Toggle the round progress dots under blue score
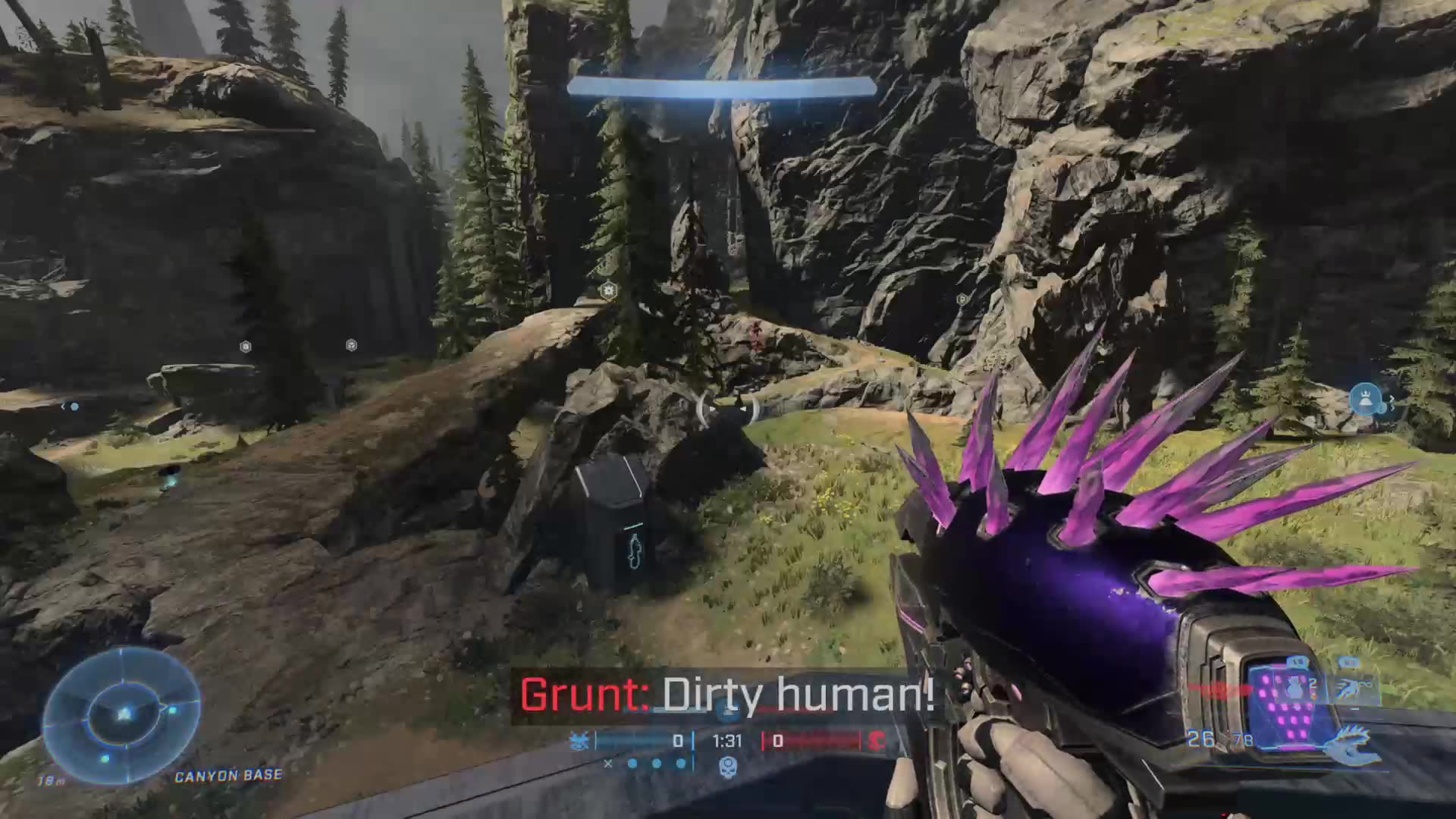 pos(657,762)
